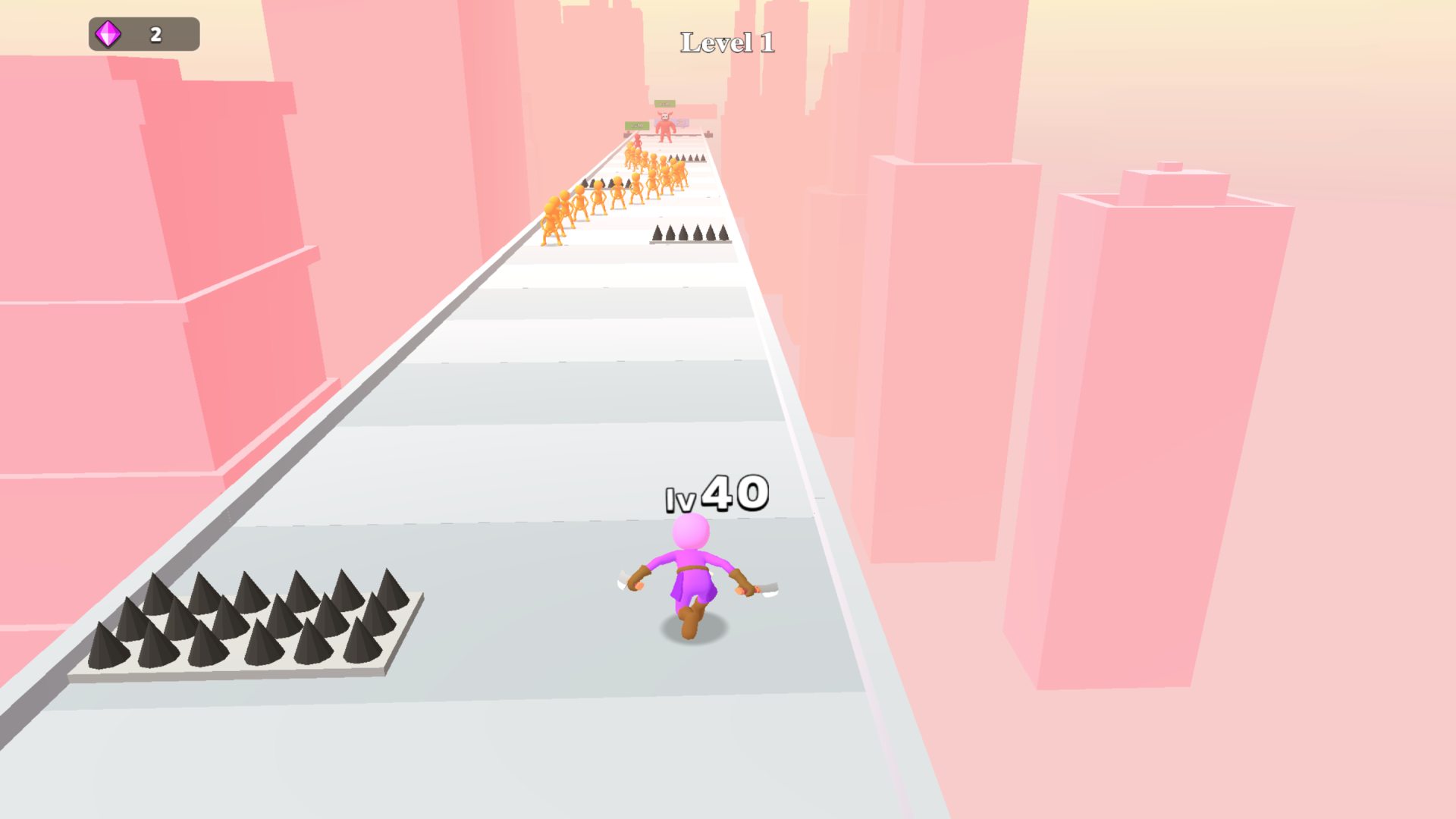Tap the gem counter showing 2

point(155,33)
